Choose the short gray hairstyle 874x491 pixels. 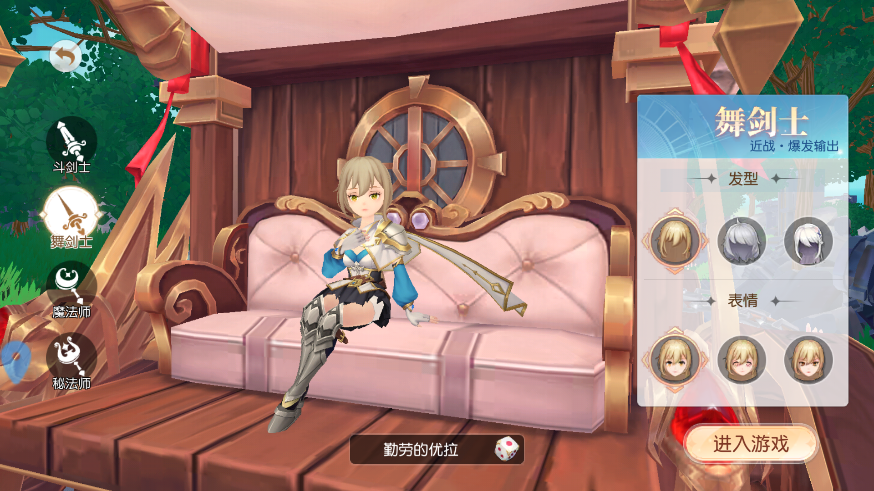741,240
